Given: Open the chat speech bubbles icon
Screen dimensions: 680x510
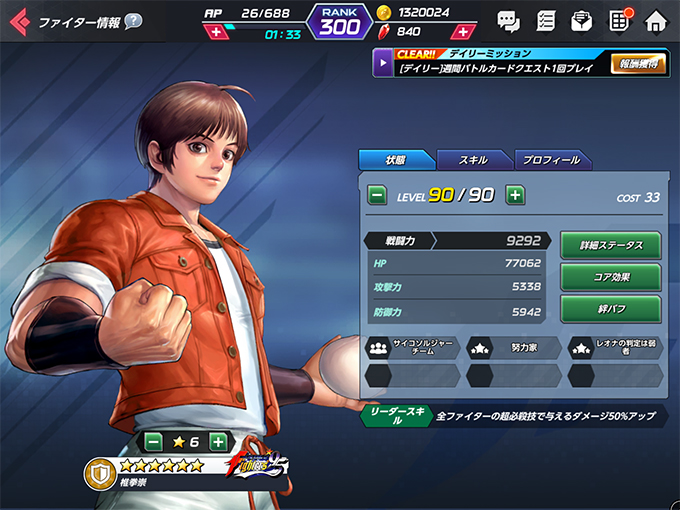Looking at the screenshot, I should click(x=508, y=20).
